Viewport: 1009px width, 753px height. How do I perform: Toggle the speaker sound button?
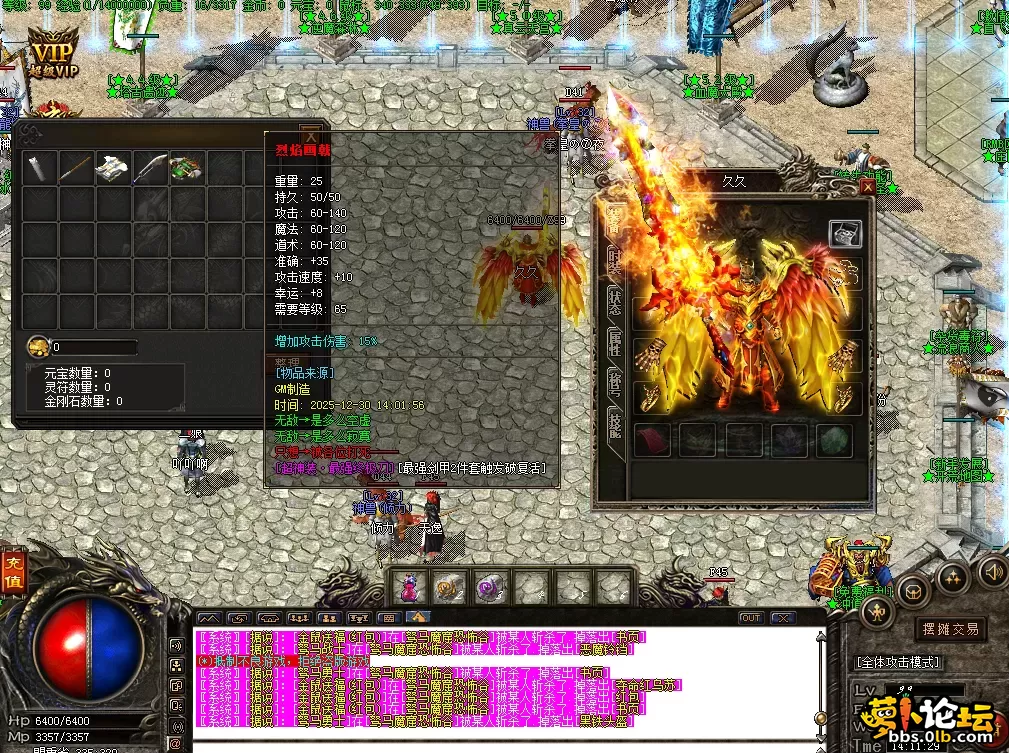click(991, 571)
